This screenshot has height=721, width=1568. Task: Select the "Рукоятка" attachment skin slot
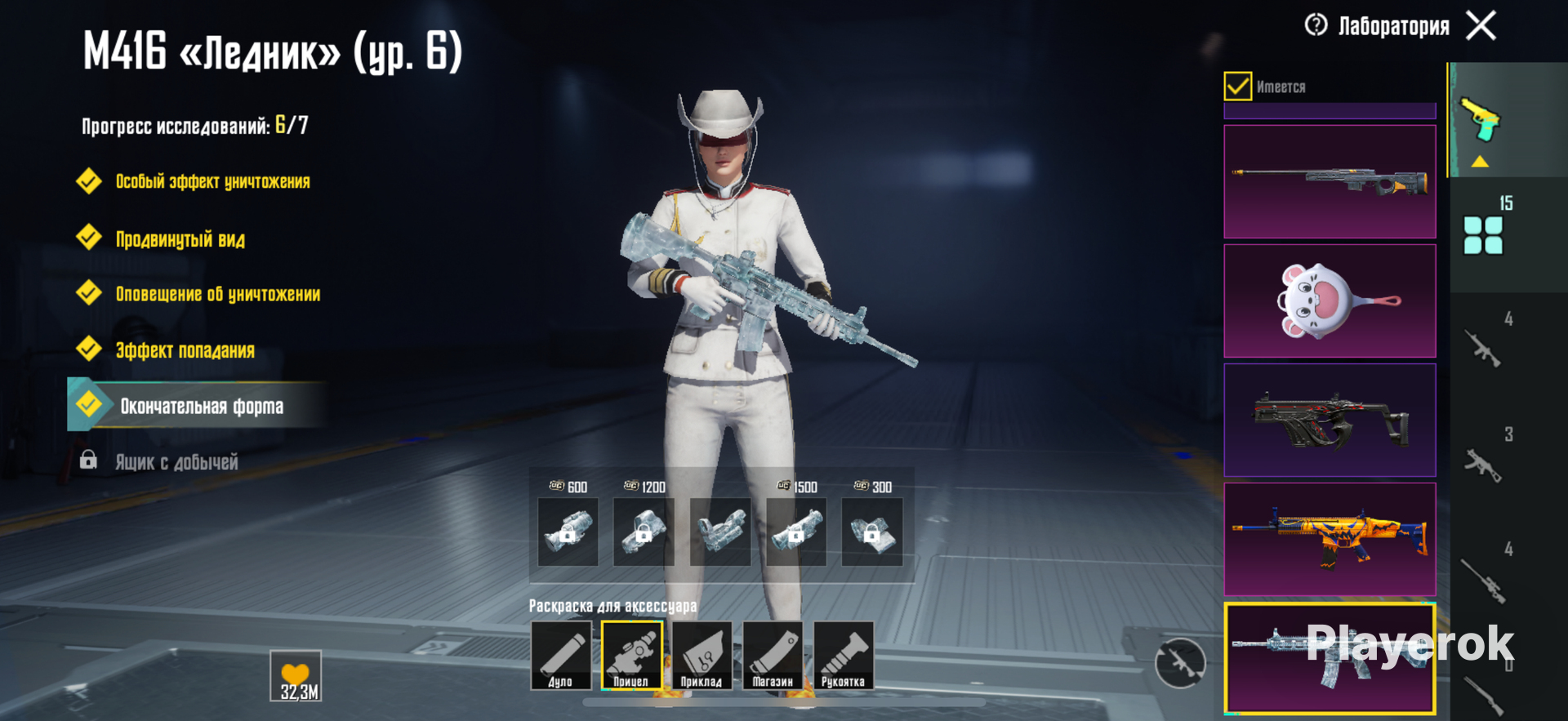(x=843, y=656)
